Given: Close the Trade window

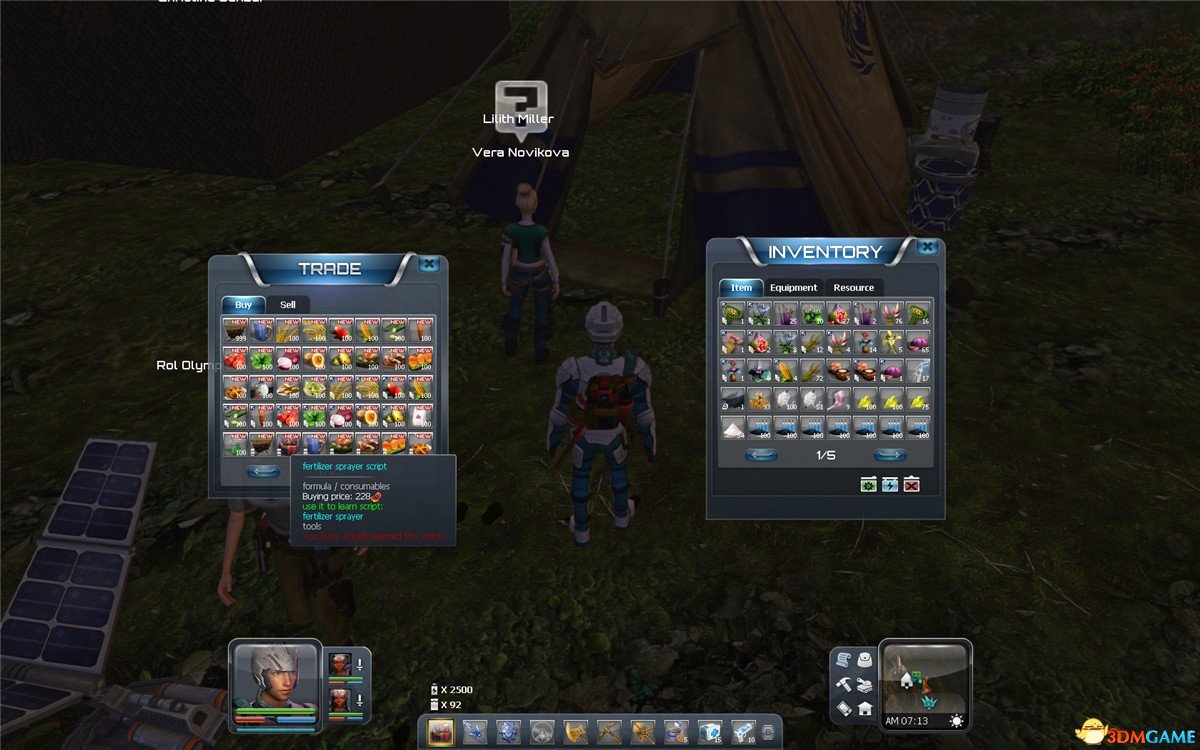Looking at the screenshot, I should (429, 264).
